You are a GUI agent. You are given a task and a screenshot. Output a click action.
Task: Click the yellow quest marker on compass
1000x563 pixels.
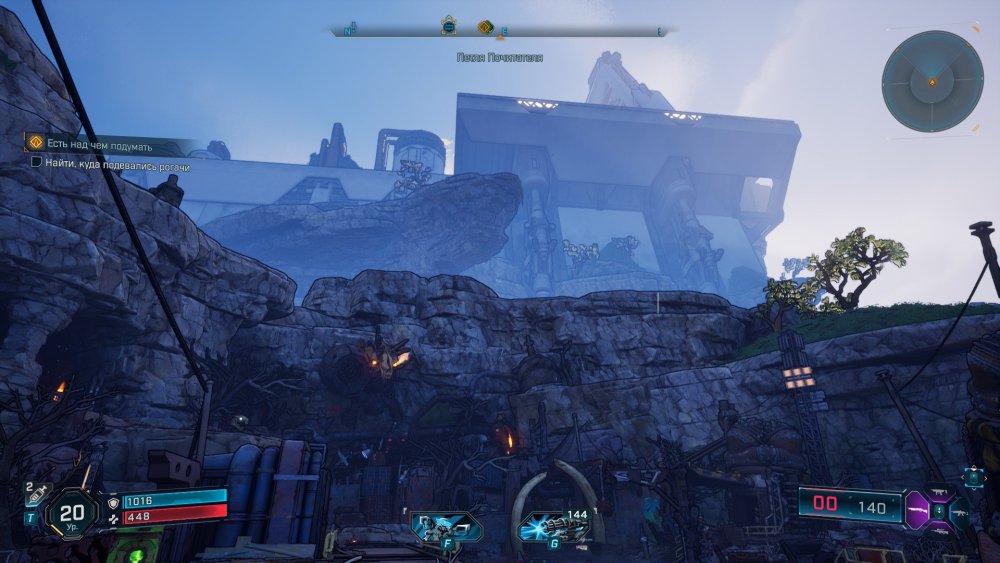click(485, 27)
